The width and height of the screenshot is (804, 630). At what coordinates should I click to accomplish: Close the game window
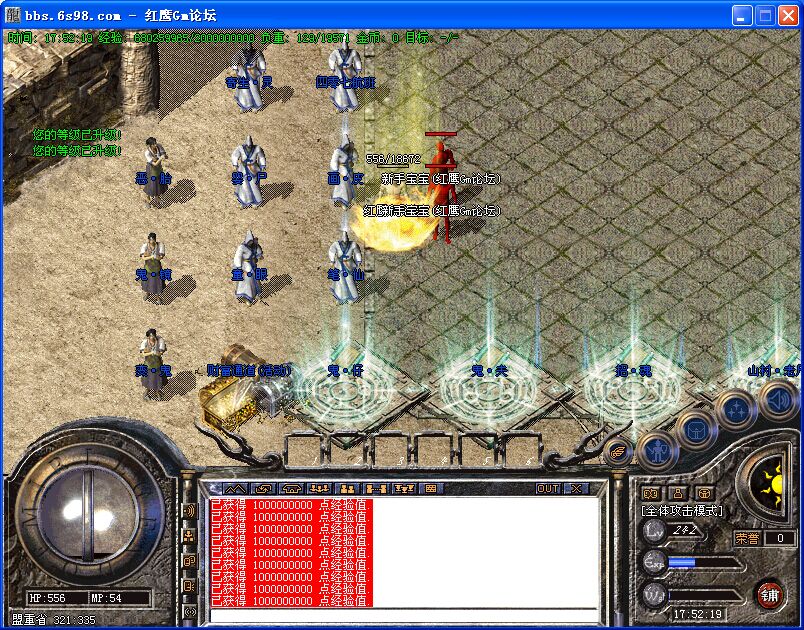(x=788, y=16)
